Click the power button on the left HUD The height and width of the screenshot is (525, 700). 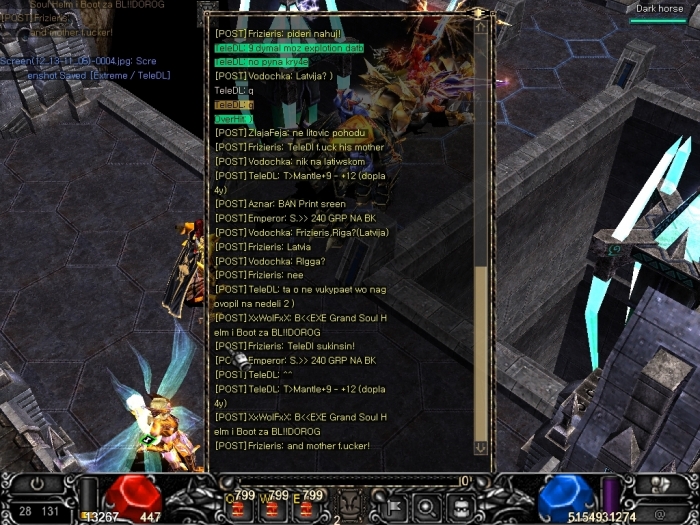[38, 484]
